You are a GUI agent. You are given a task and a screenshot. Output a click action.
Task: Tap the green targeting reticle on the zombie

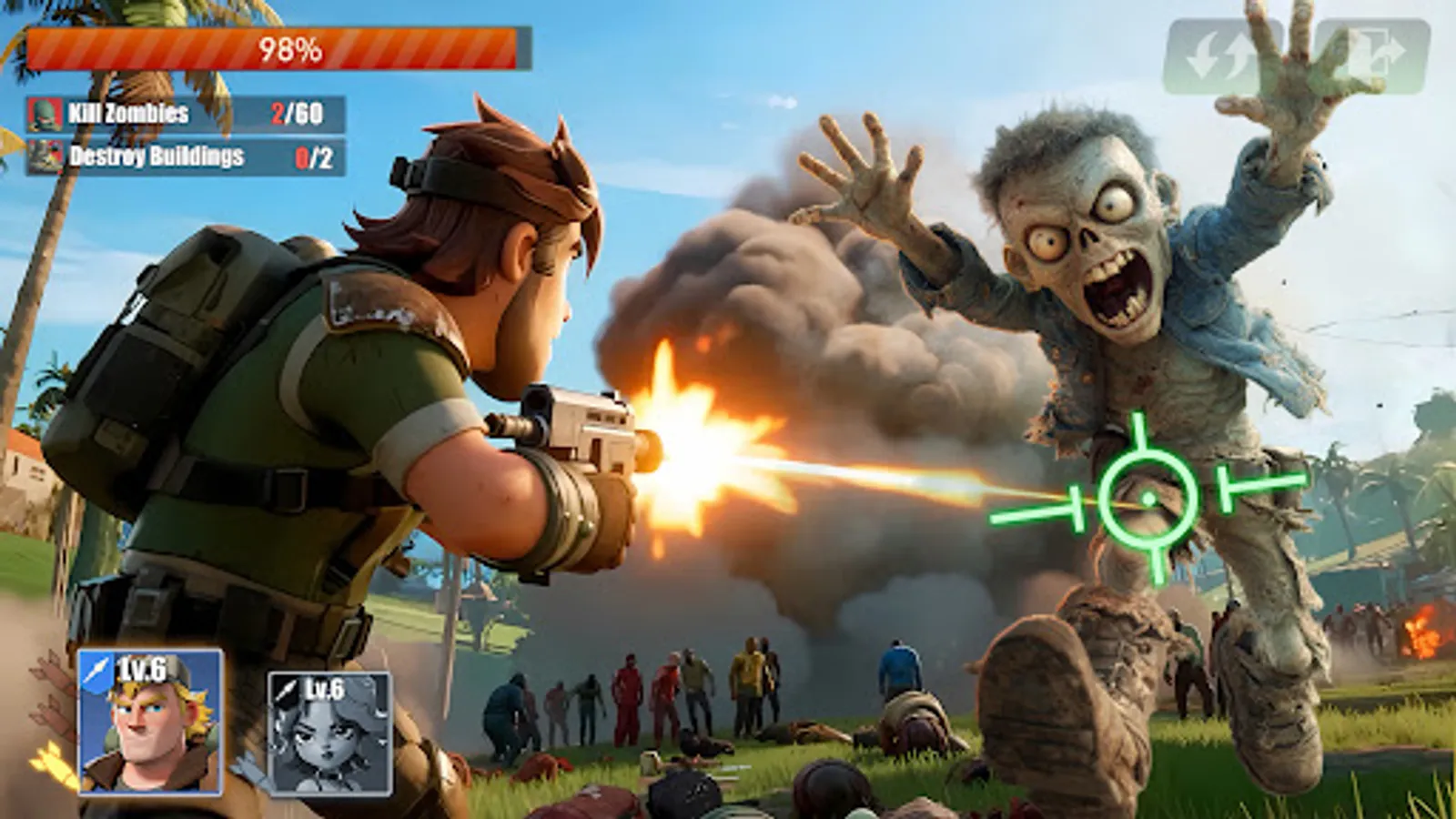[x=1148, y=497]
